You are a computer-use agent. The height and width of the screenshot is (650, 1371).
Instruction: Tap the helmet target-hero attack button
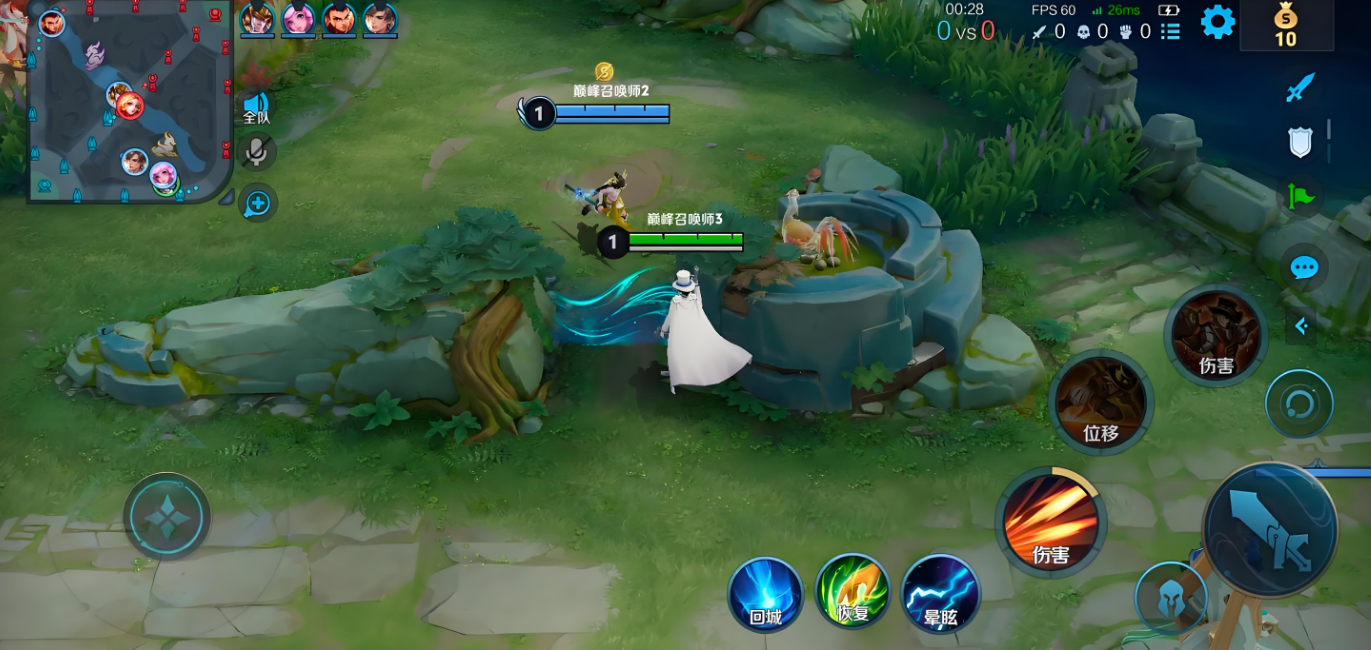coord(1170,597)
